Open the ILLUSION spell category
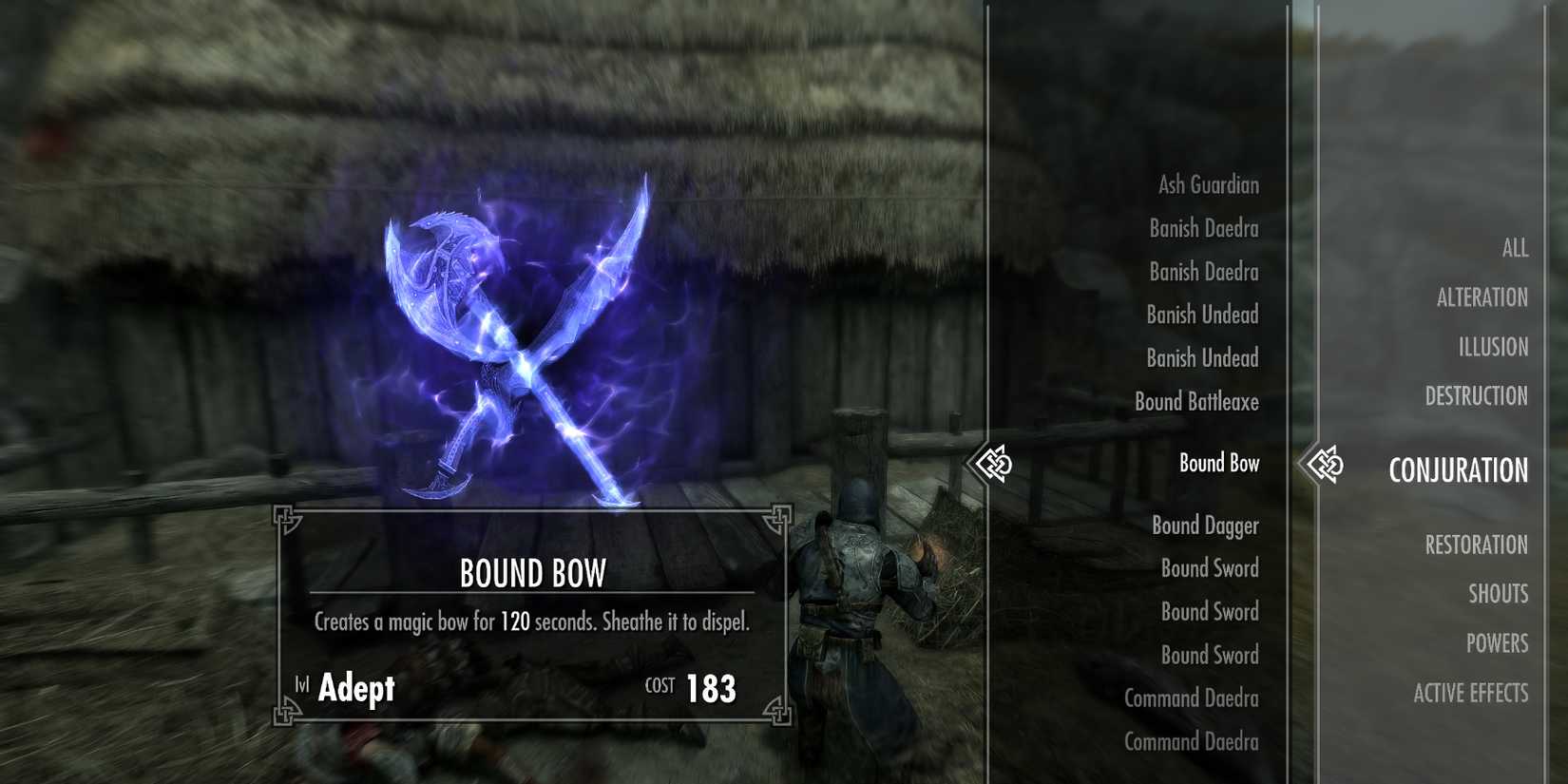Image resolution: width=1568 pixels, height=784 pixels. coord(1494,346)
